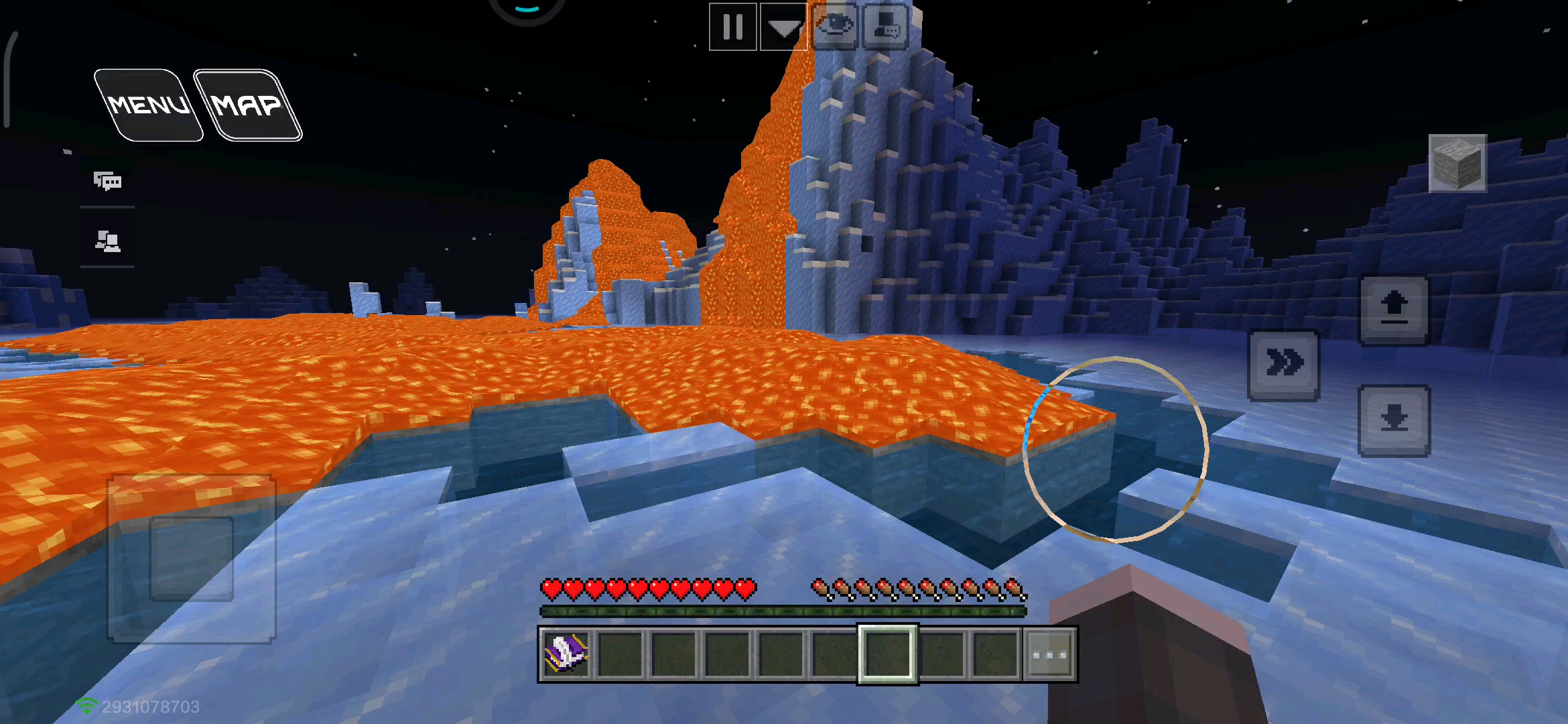Open inventory with the three-dots button
This screenshot has height=724, width=1568.
[1050, 654]
